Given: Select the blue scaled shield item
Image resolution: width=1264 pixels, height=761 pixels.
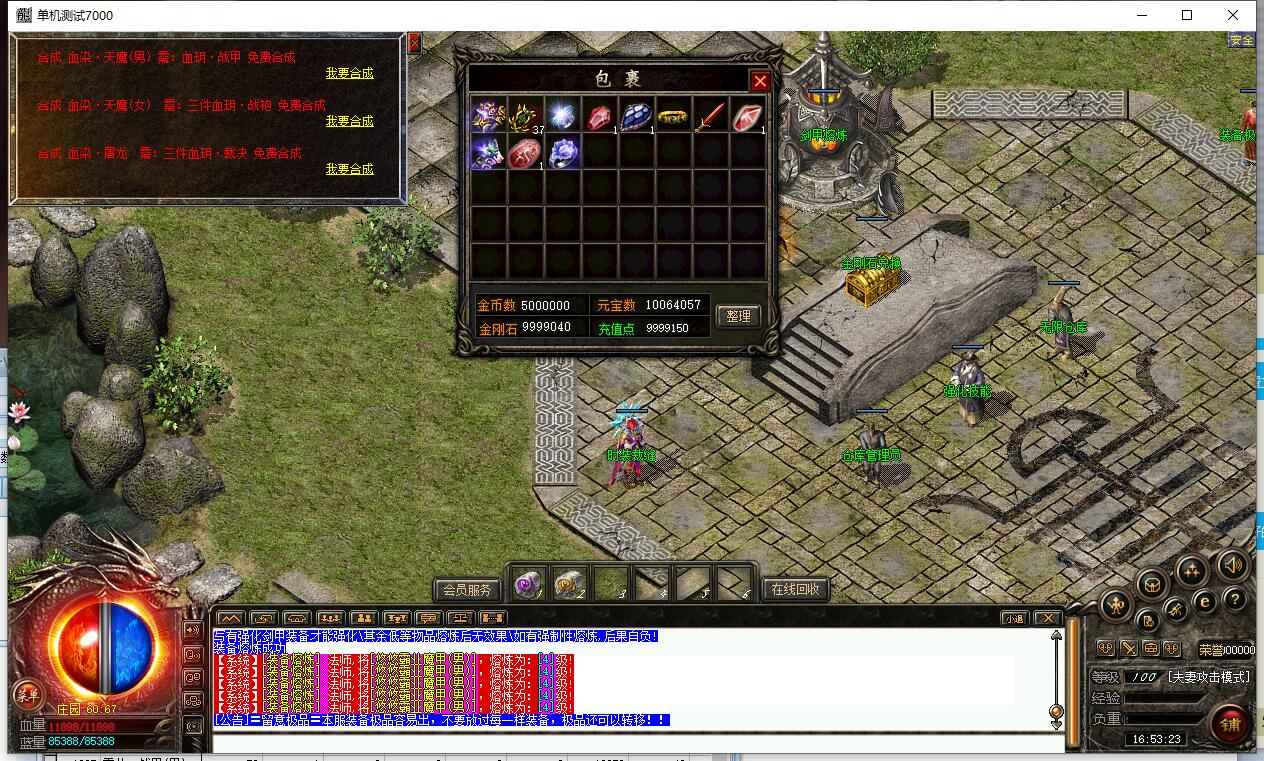Looking at the screenshot, I should 636,116.
